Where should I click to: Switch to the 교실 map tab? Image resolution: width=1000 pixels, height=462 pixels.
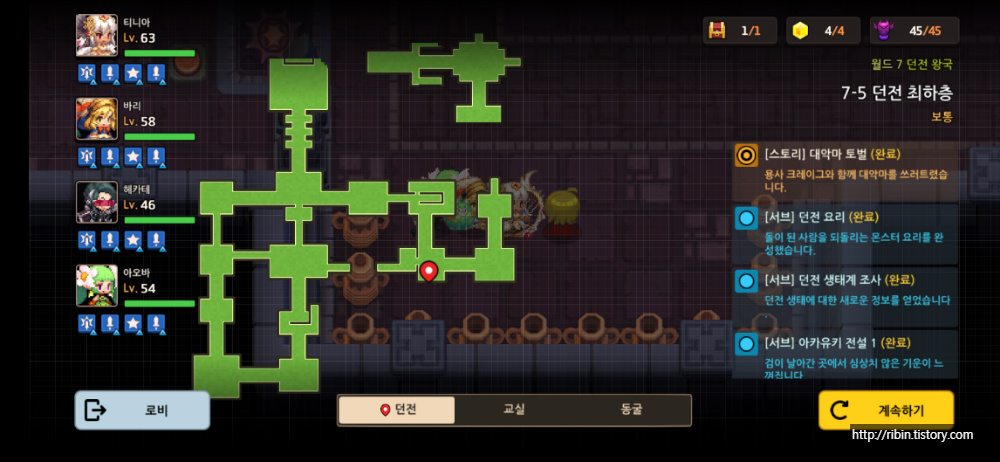click(x=514, y=410)
